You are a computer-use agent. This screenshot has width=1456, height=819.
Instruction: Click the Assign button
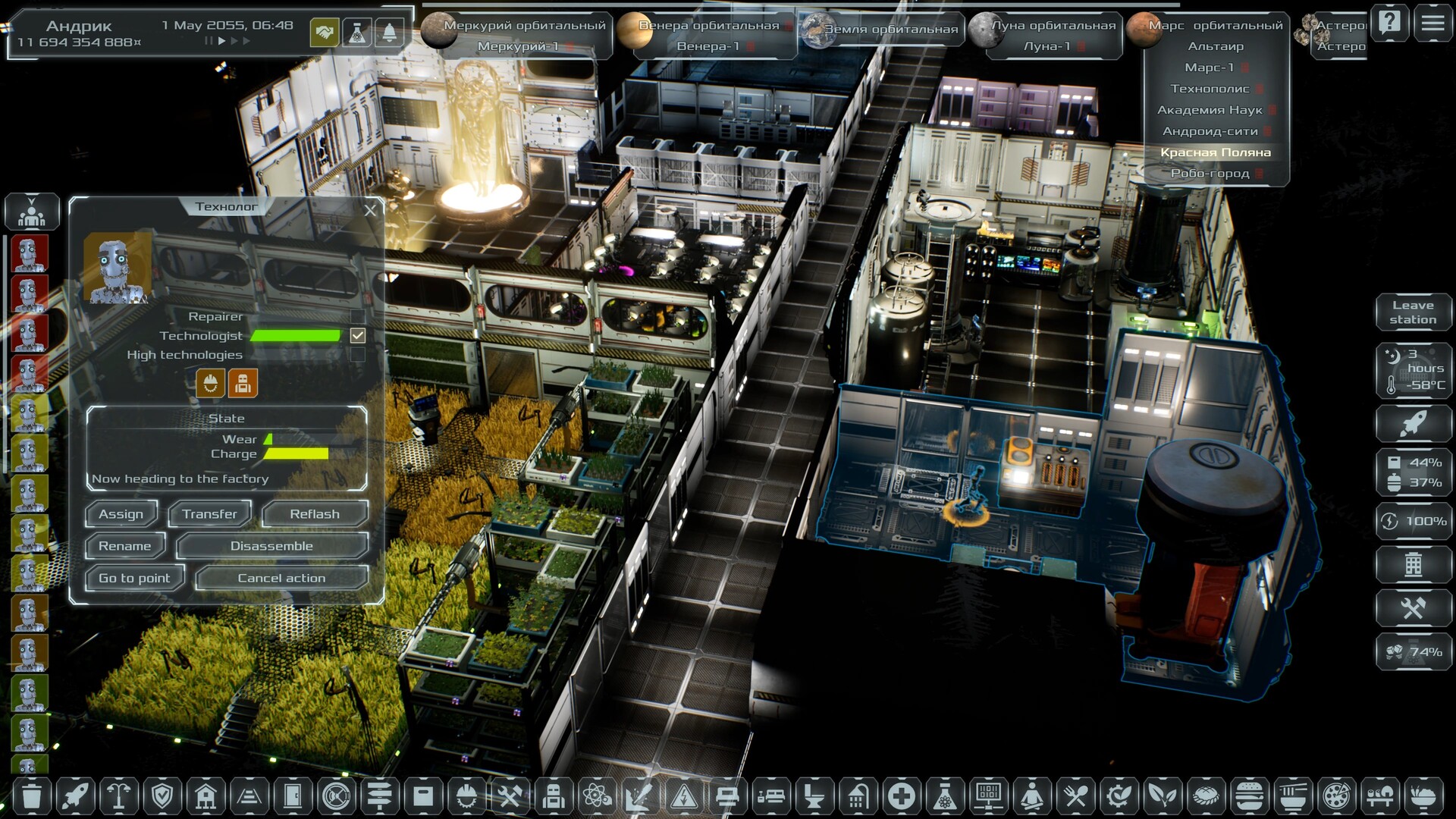(121, 514)
